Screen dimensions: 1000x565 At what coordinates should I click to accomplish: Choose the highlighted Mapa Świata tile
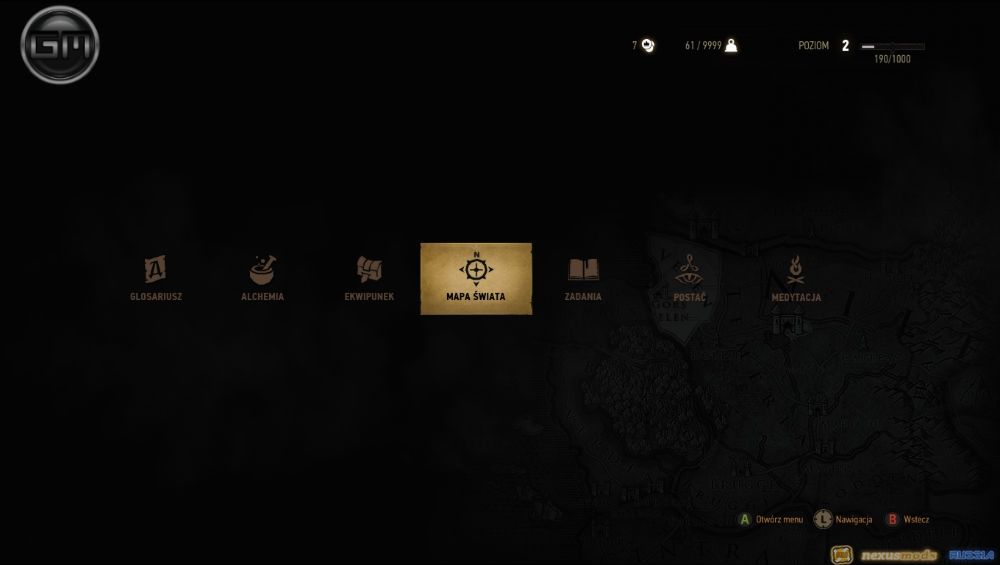[x=476, y=279]
